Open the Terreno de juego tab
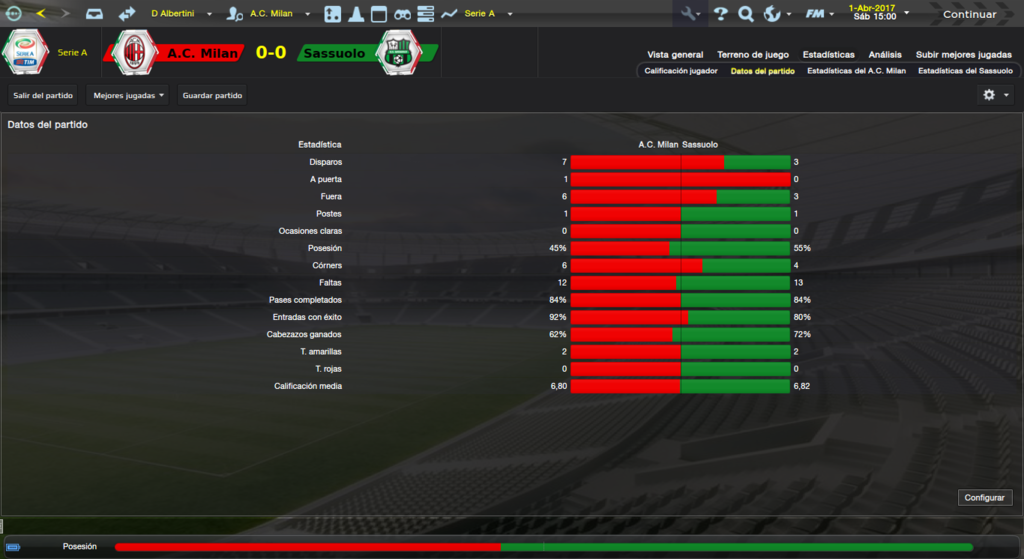This screenshot has height=559, width=1024. pyautogui.click(x=753, y=55)
